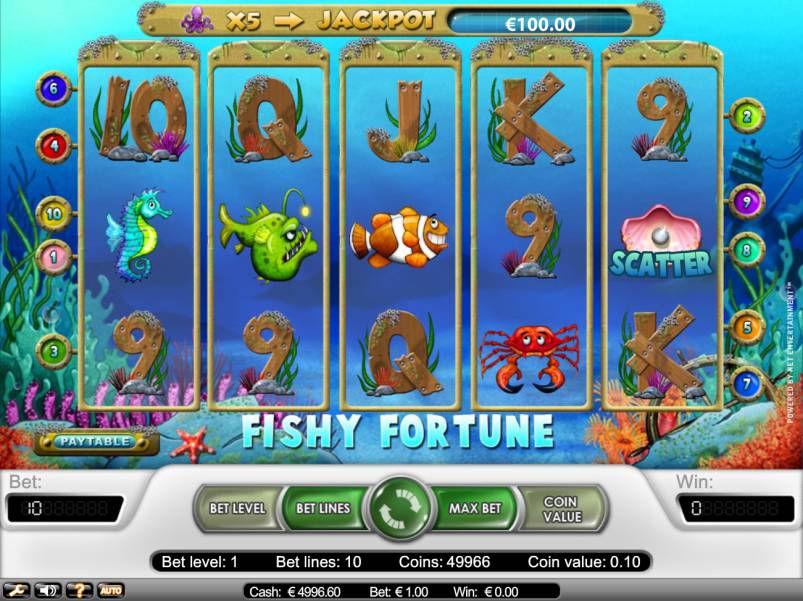
Task: Open help with the question mark icon
Action: [80, 590]
